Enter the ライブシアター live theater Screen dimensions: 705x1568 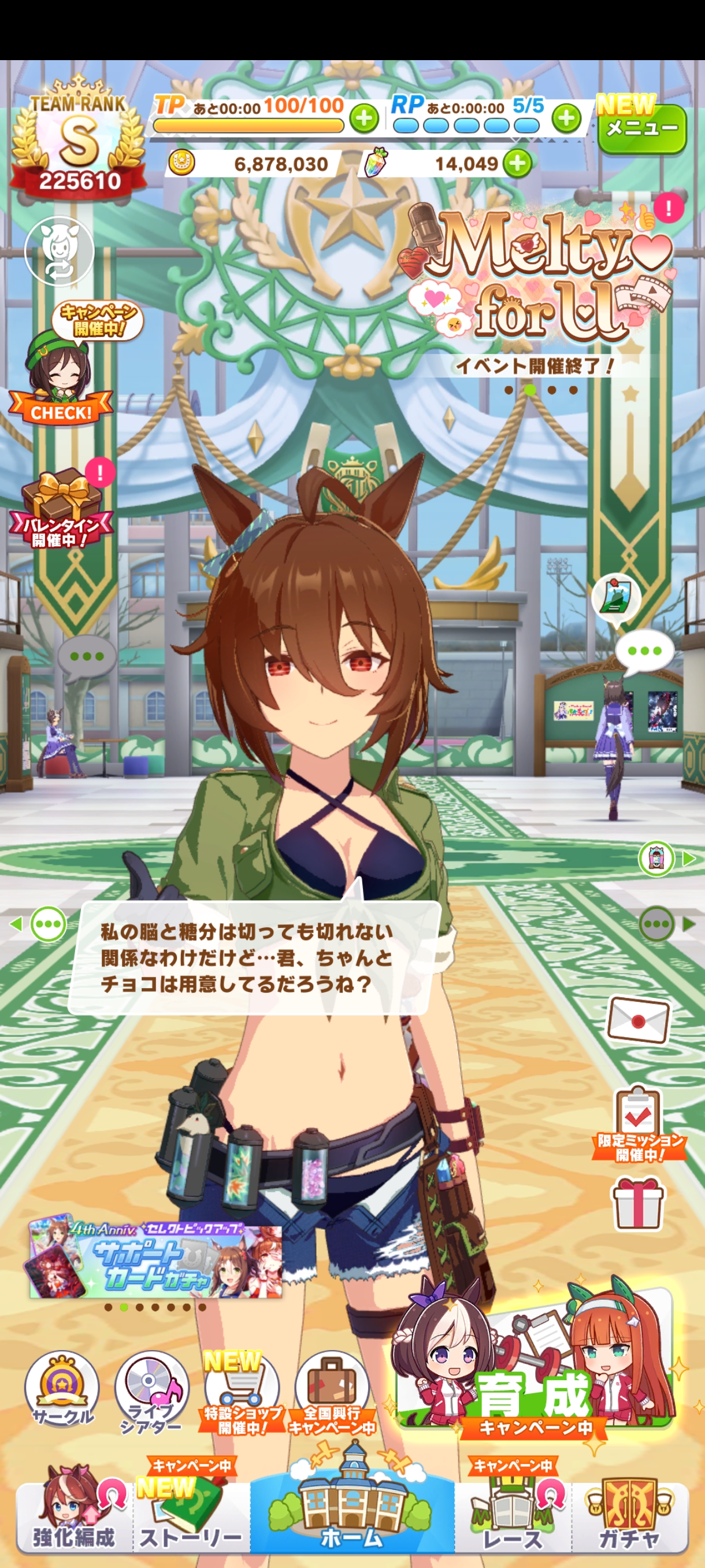point(151,1392)
